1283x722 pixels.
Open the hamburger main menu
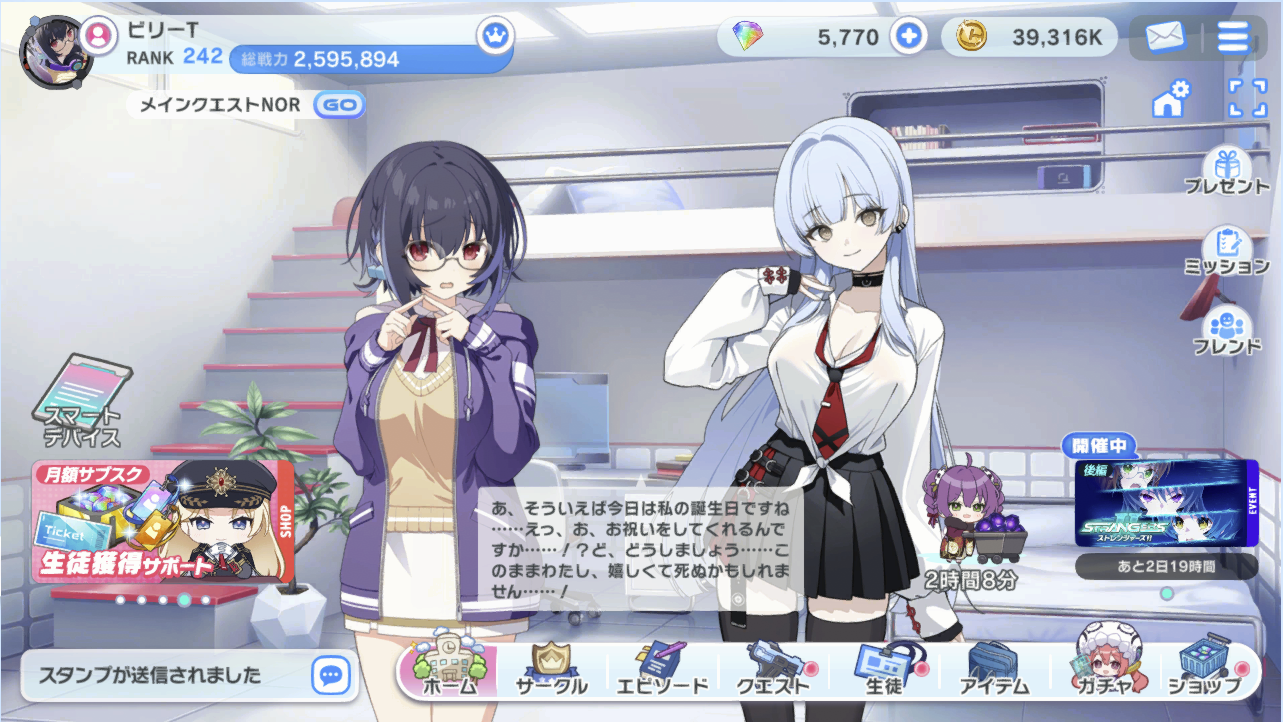click(x=1233, y=37)
